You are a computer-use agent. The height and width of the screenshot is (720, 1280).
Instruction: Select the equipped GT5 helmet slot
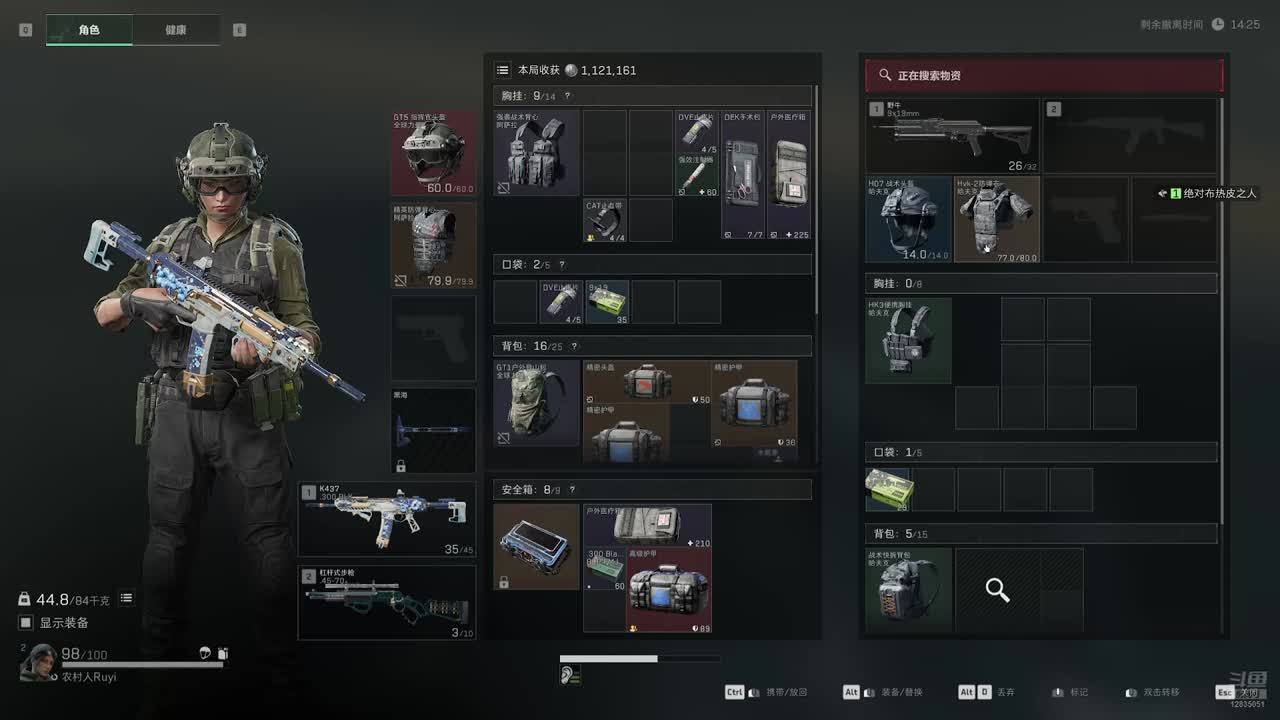tap(433, 152)
